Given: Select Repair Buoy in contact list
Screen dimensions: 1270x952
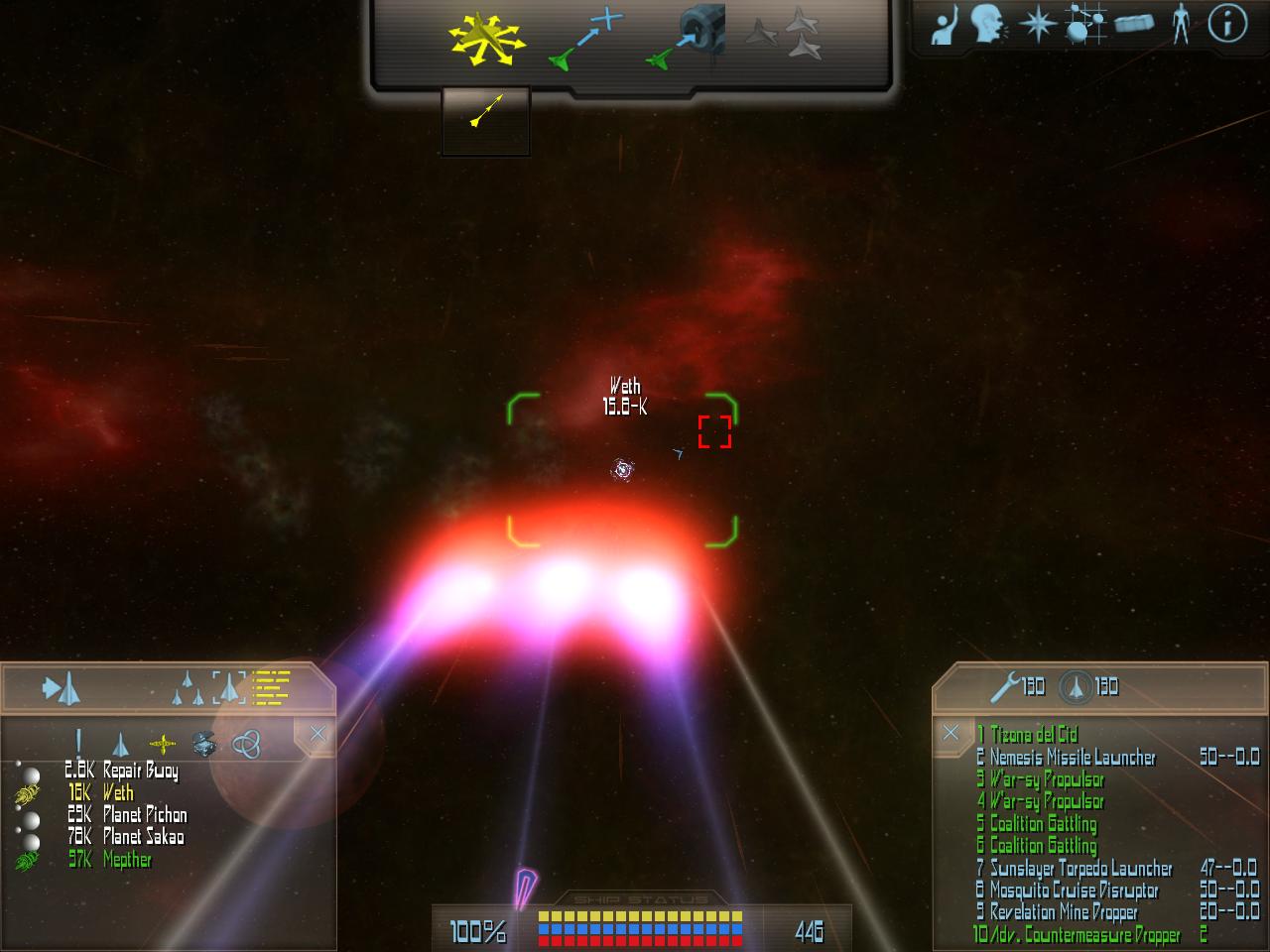Looking at the screenshot, I should pyautogui.click(x=140, y=771).
